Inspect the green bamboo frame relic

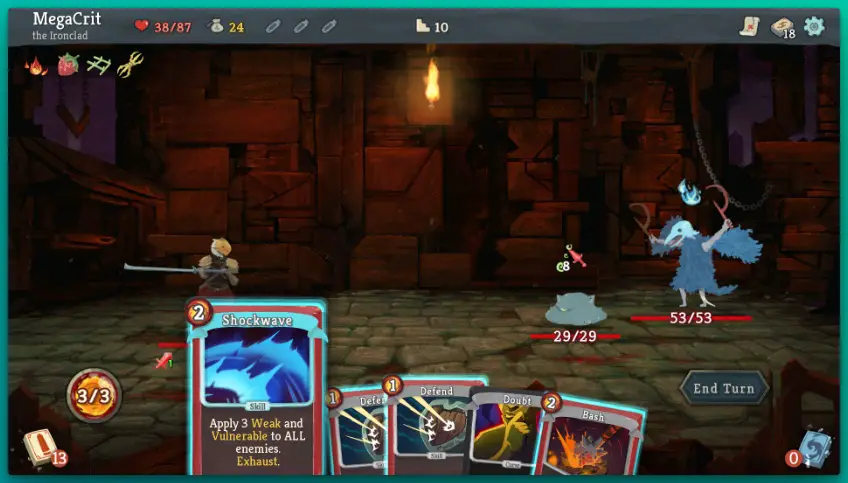point(97,66)
